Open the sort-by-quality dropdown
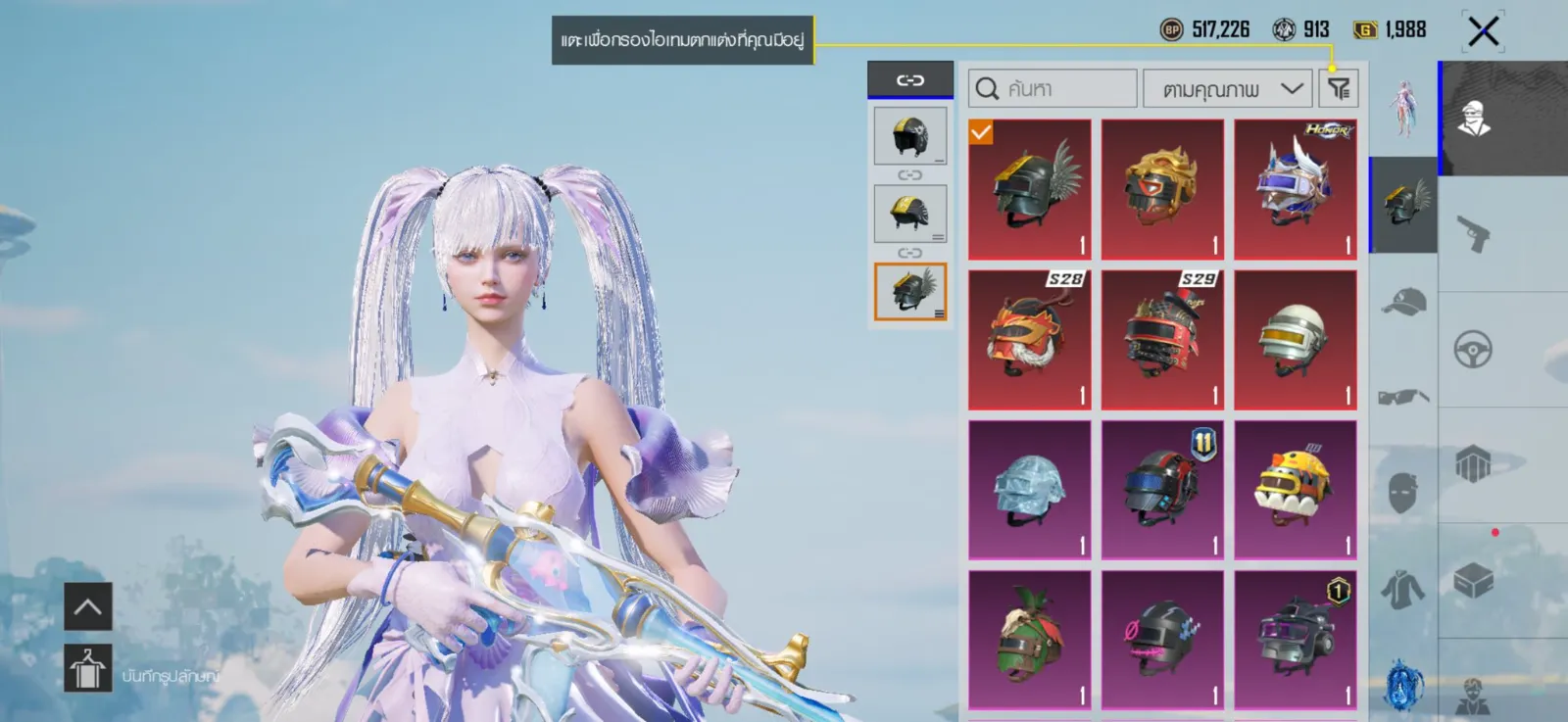1568x722 pixels. (x=1227, y=89)
